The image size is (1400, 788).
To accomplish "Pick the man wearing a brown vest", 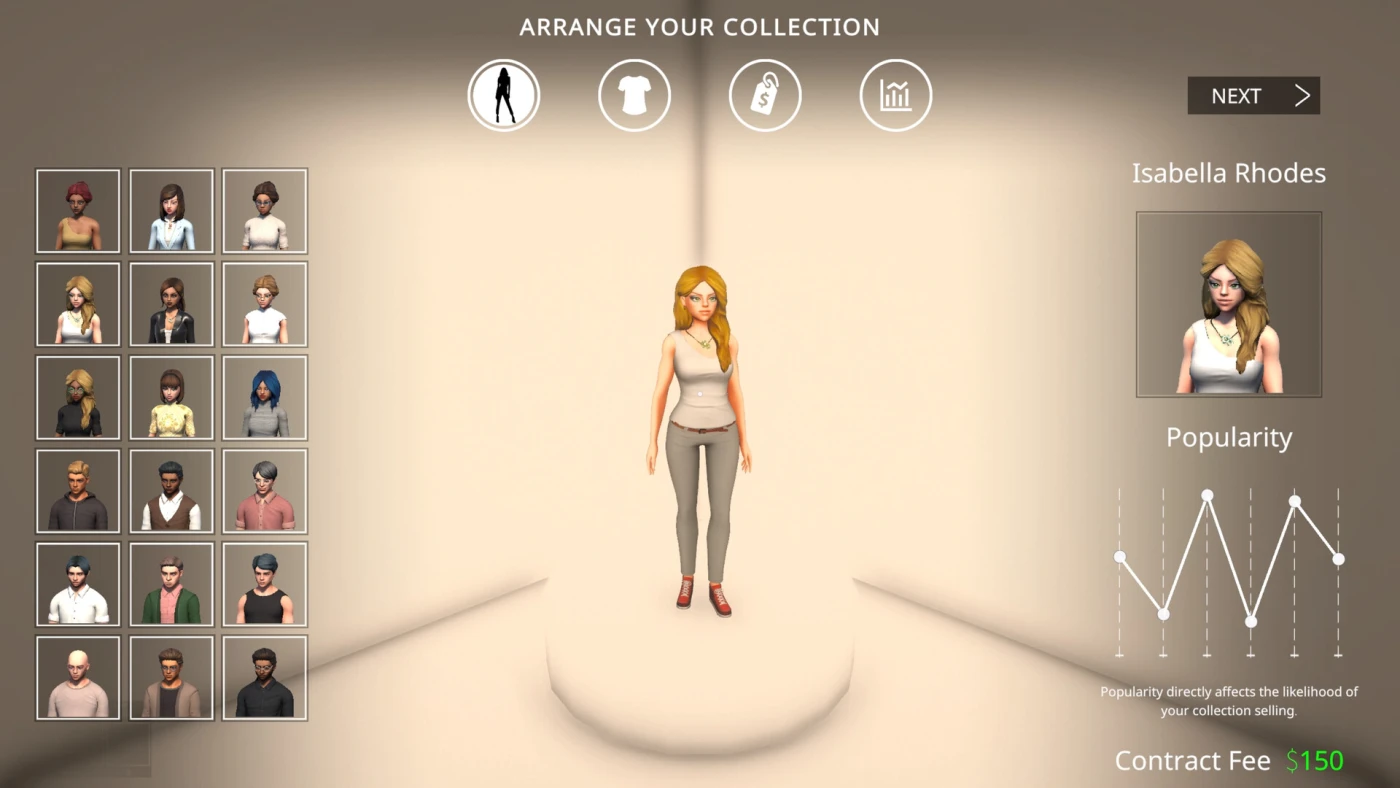I will (x=171, y=491).
